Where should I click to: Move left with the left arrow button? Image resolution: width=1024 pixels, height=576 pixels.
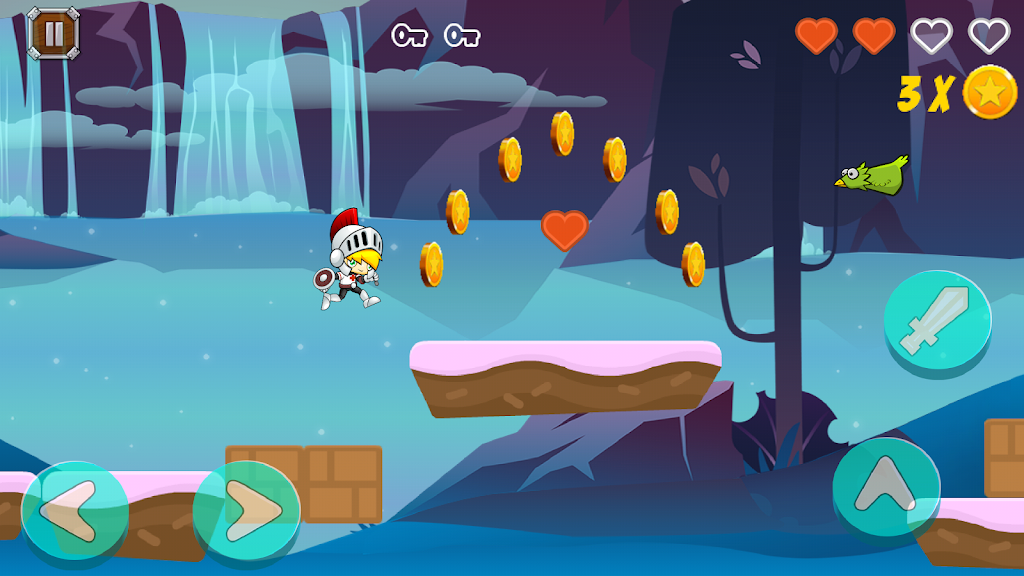(74, 511)
